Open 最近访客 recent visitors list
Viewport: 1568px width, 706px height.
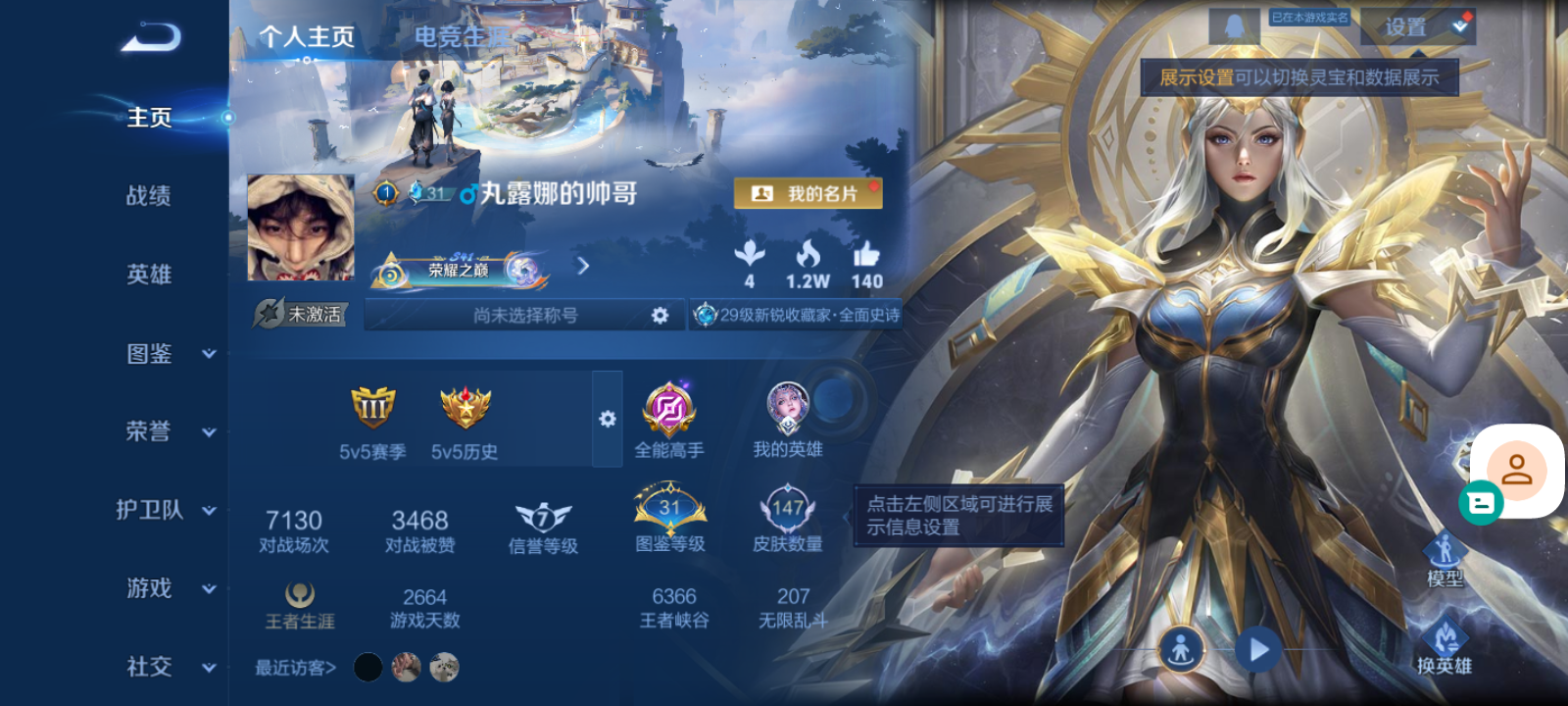point(292,666)
